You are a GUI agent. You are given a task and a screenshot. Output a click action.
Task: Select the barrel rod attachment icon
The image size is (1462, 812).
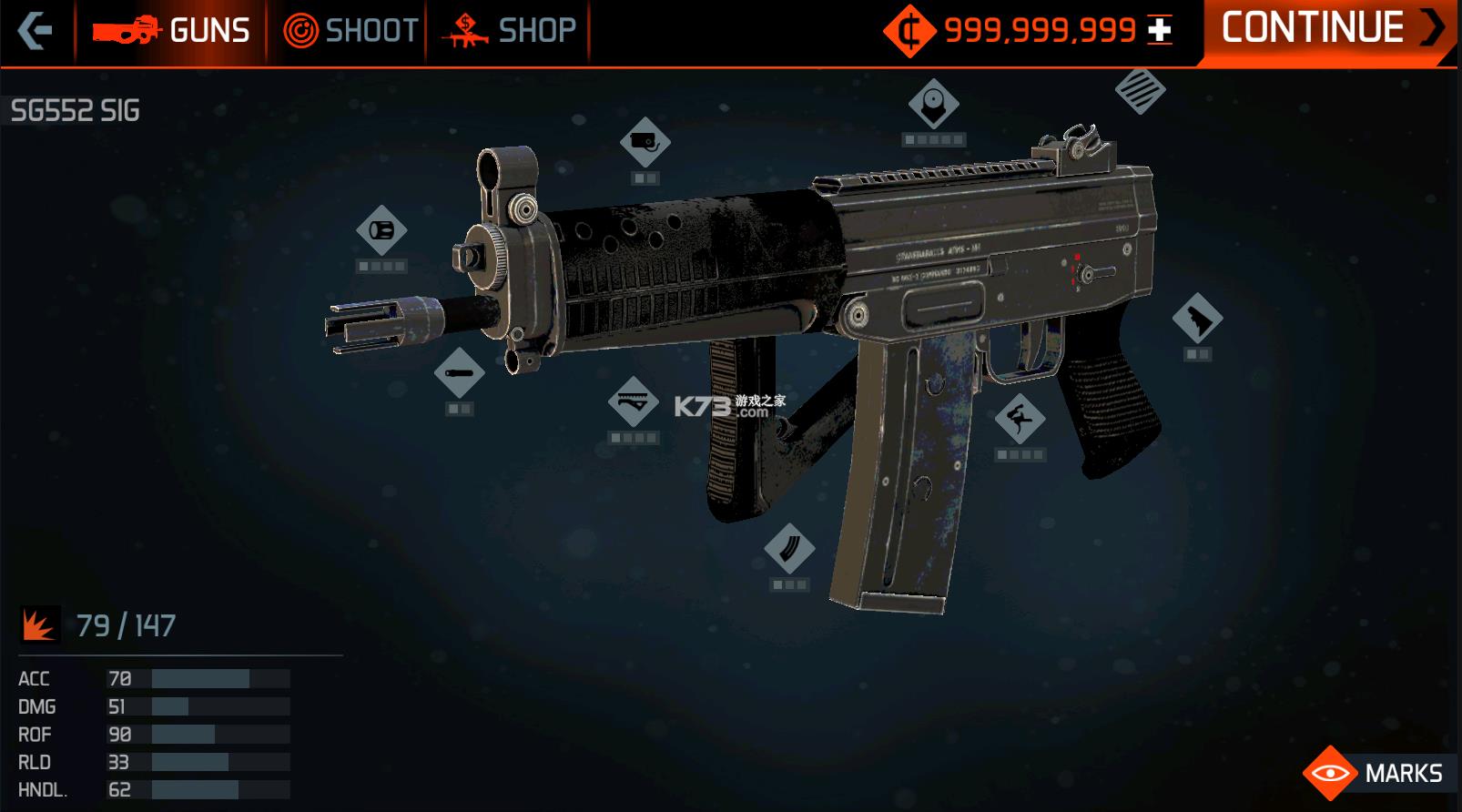(x=461, y=371)
